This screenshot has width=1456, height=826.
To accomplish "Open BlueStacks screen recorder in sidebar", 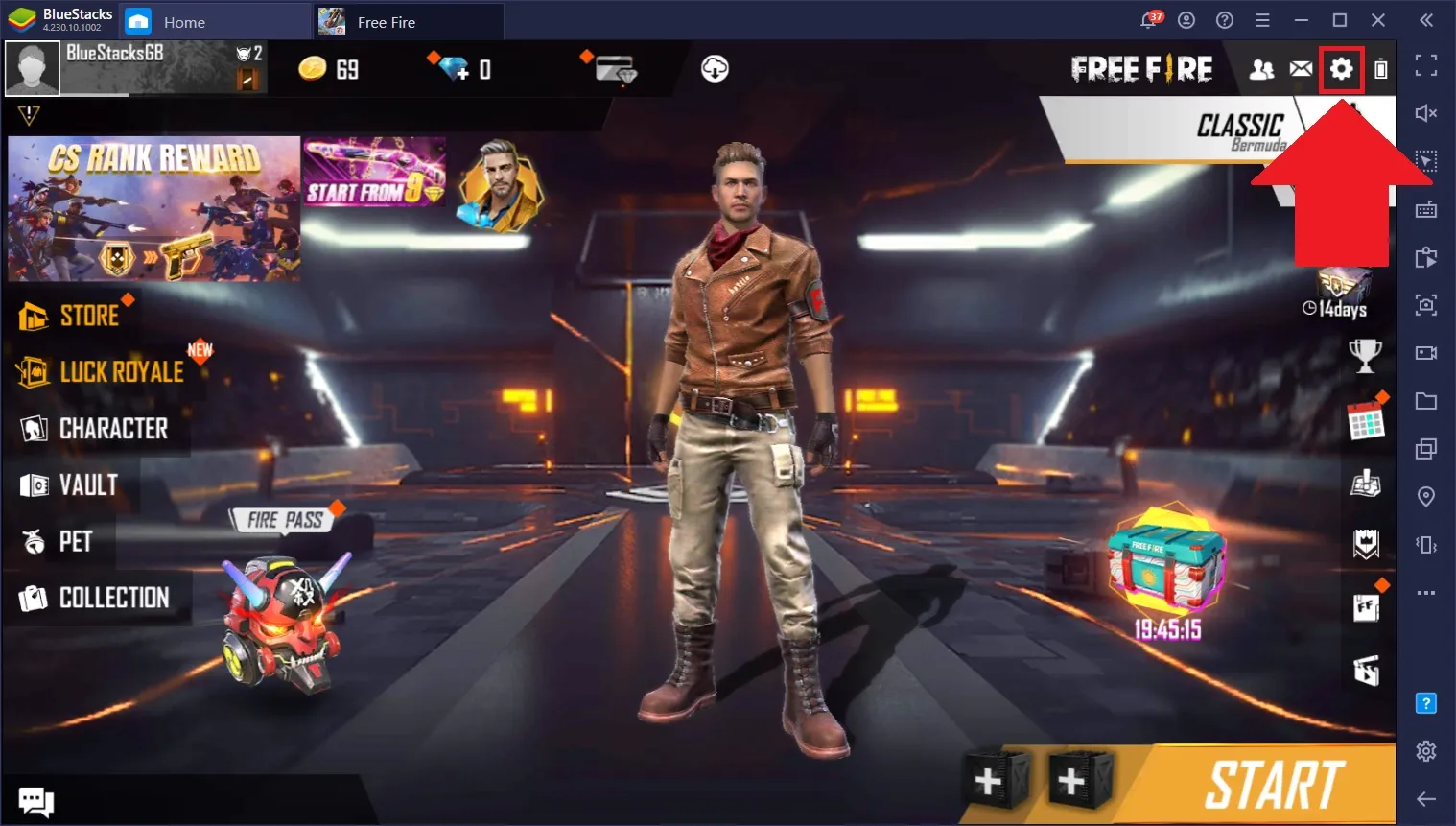I will 1426,353.
